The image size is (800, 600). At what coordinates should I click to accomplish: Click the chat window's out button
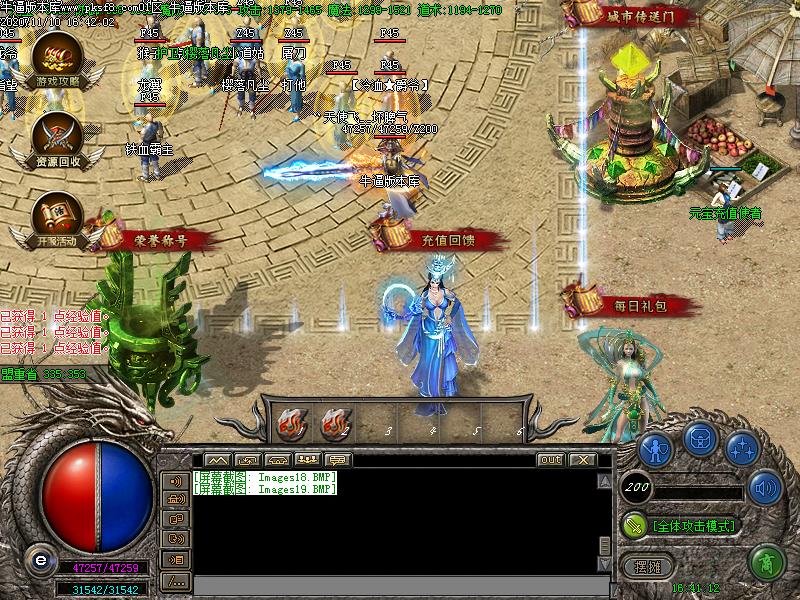(x=551, y=460)
